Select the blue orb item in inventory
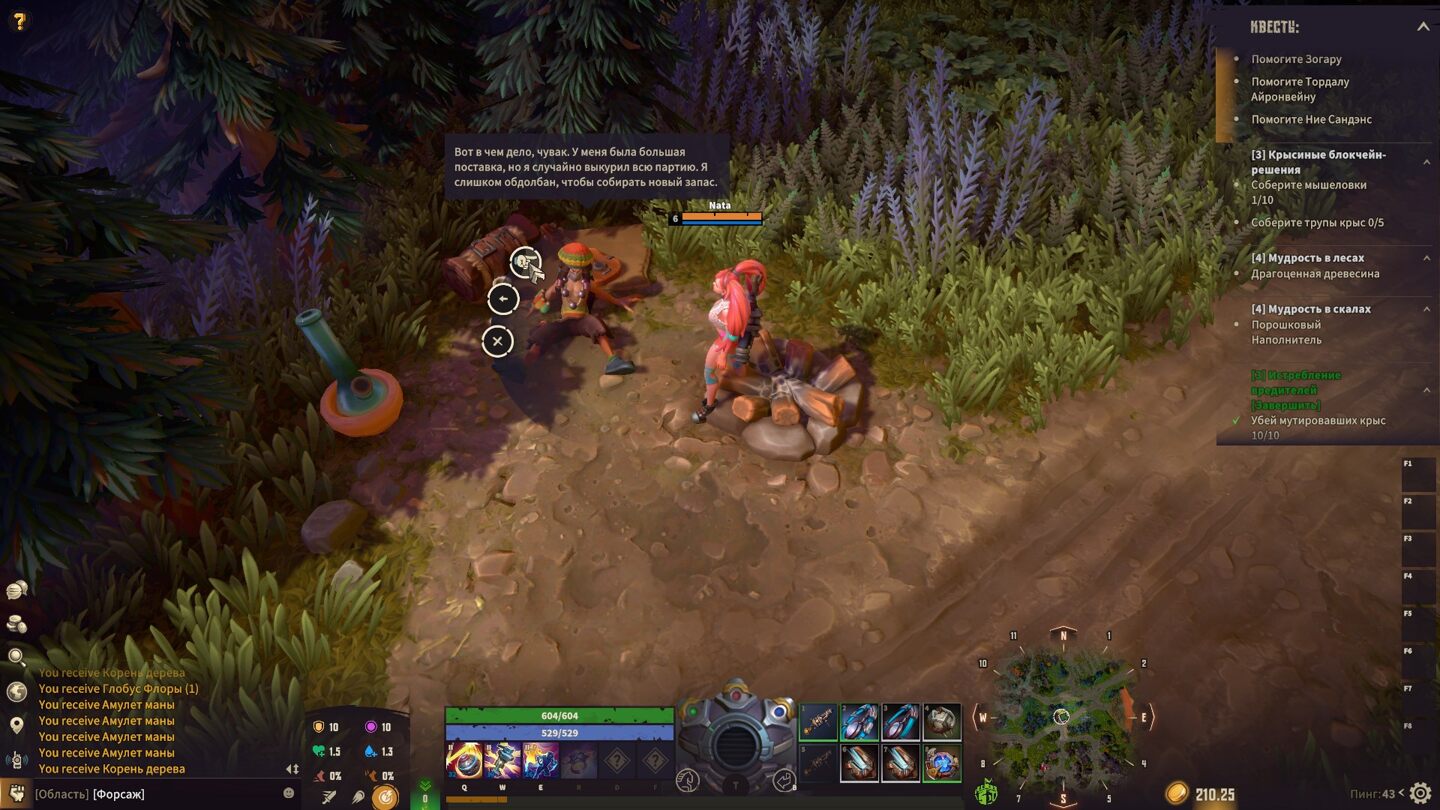This screenshot has height=810, width=1440. pos(941,762)
